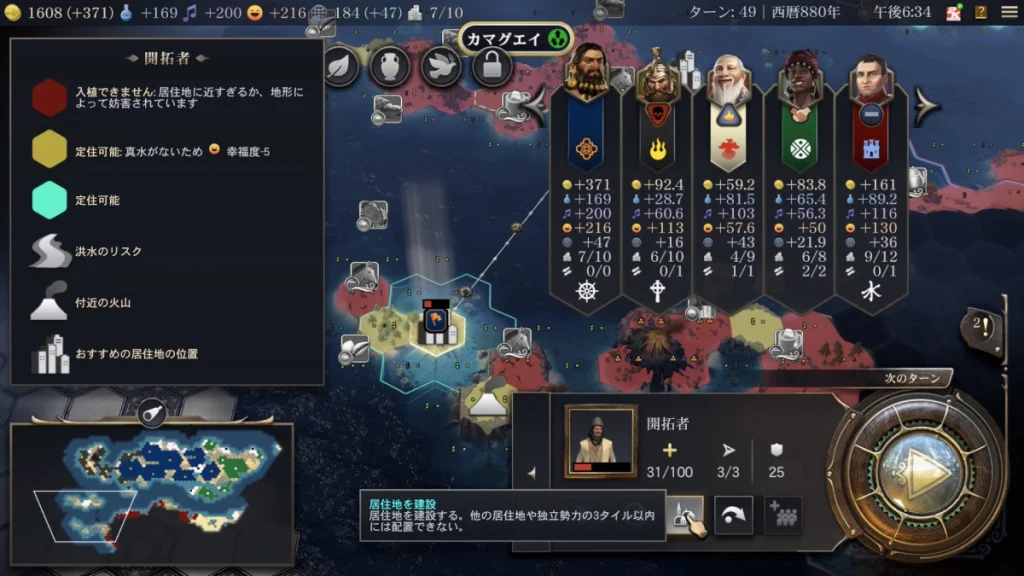1024x576 pixels.
Task: Click the padlock icon round button
Action: coord(491,67)
